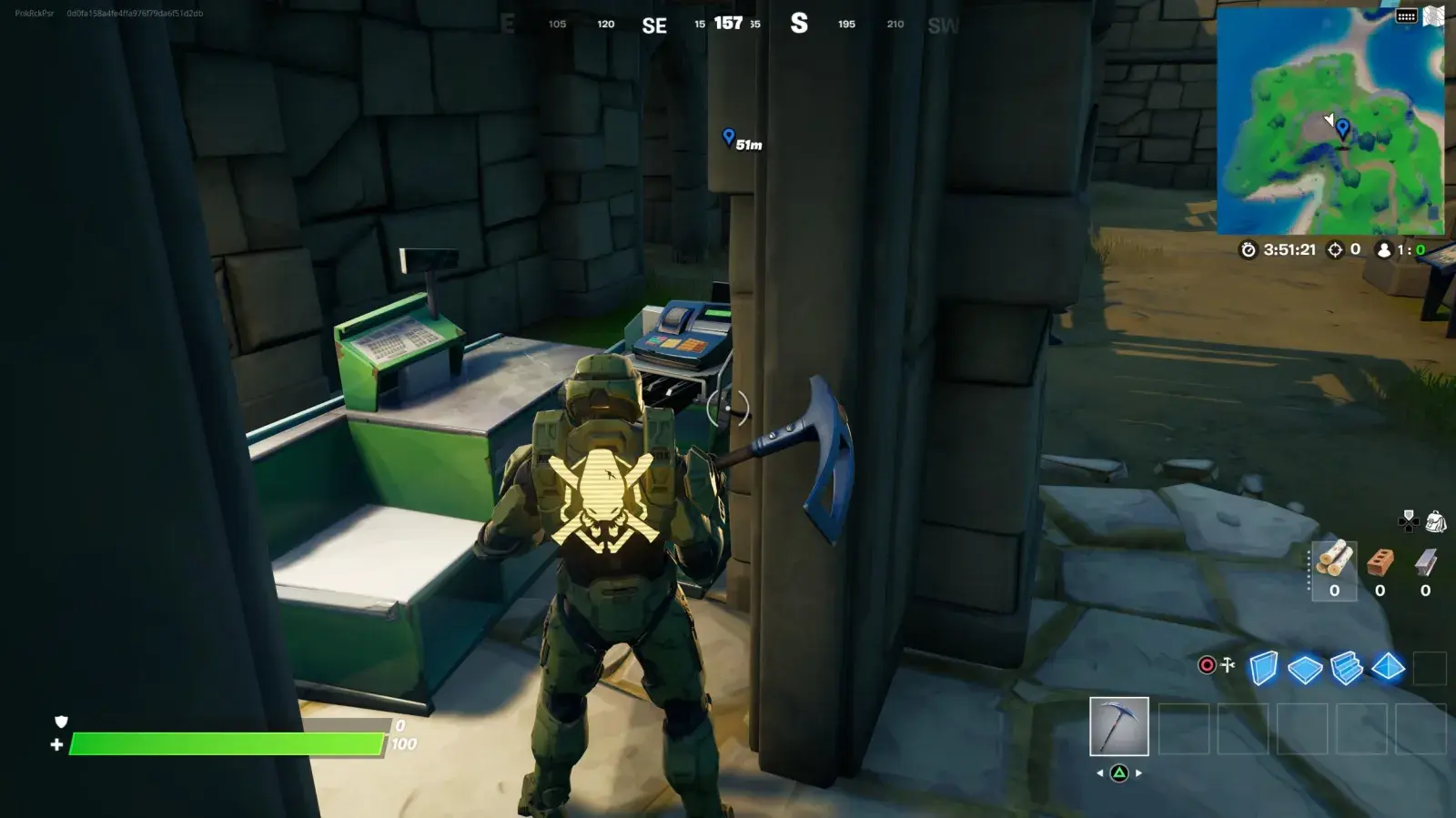This screenshot has width=1456, height=818.
Task: Select the equipped pickaxe hotbar slot
Action: [1121, 728]
